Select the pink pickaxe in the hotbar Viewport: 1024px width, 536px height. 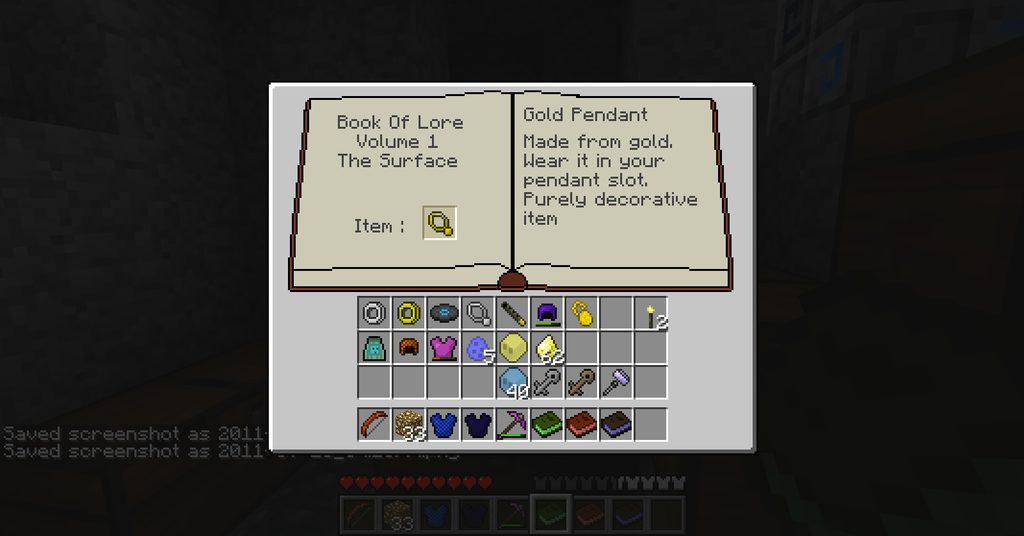tap(512, 424)
